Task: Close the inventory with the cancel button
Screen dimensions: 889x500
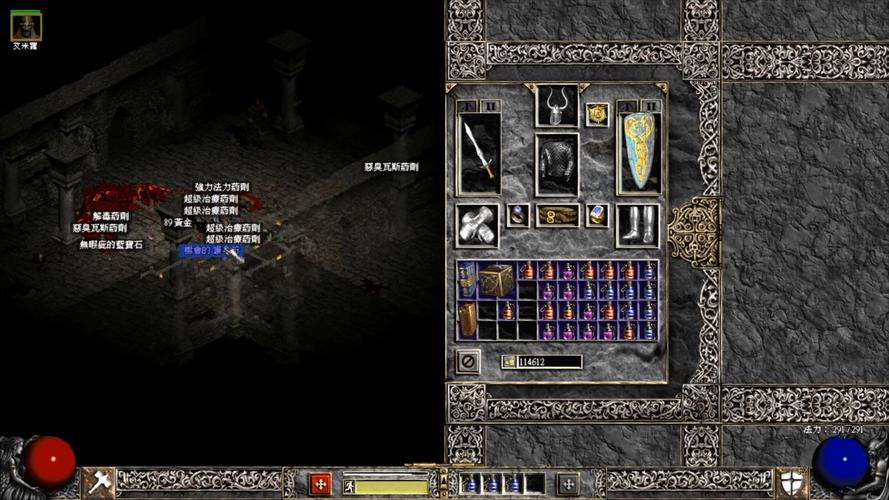Action: (467, 360)
